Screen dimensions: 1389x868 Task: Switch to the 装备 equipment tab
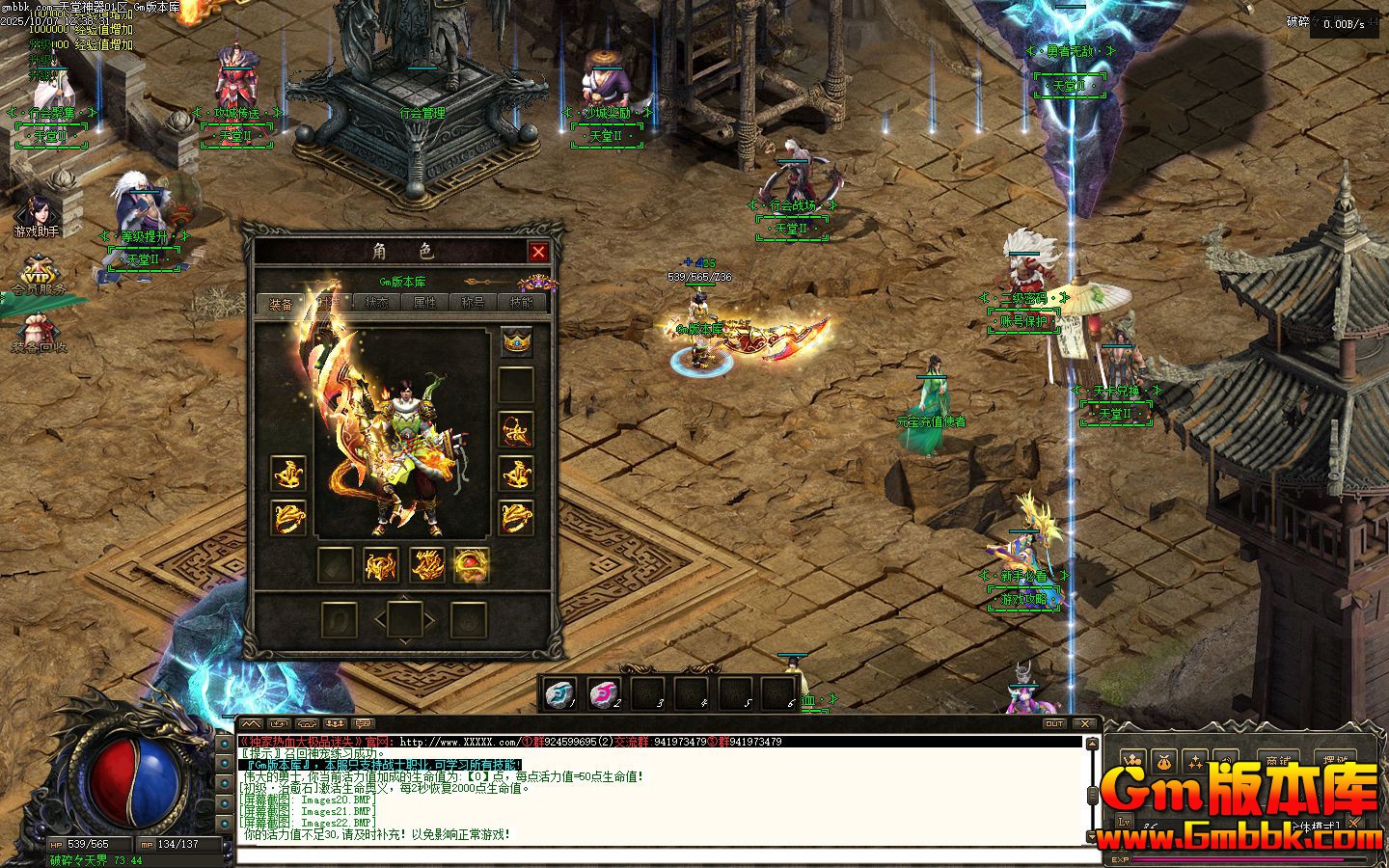[281, 303]
